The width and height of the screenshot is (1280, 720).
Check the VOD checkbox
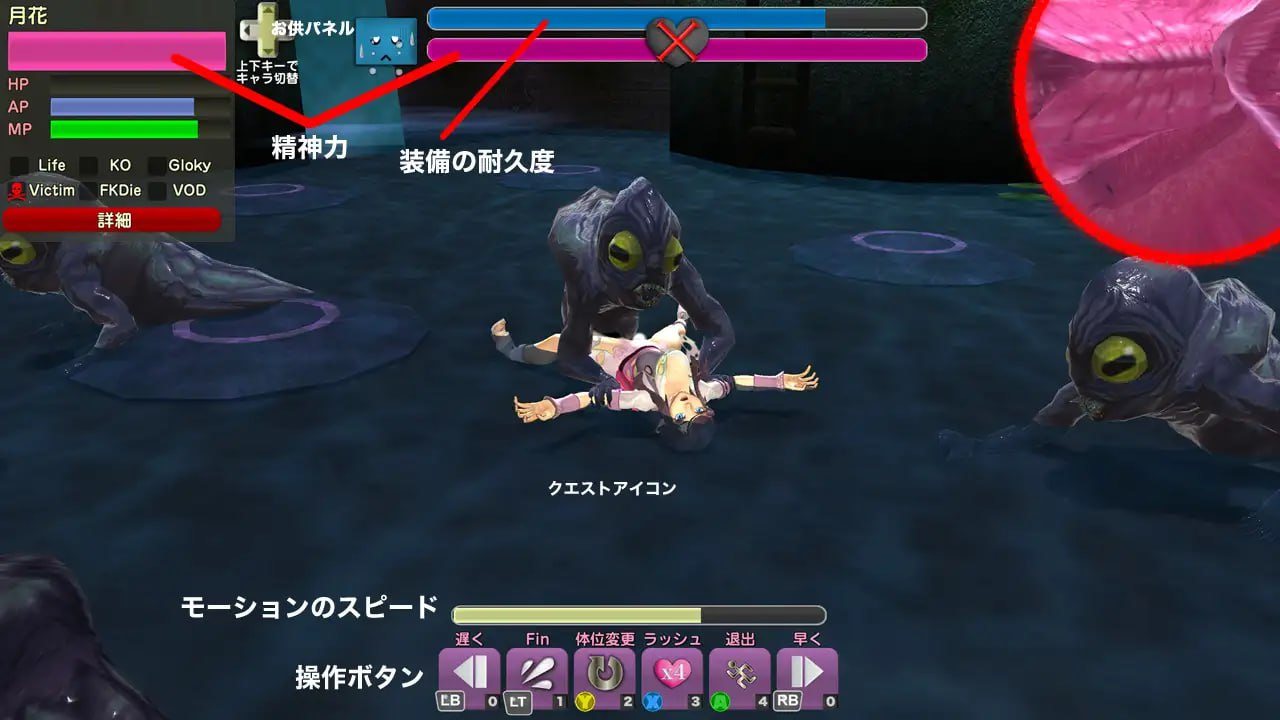click(157, 190)
